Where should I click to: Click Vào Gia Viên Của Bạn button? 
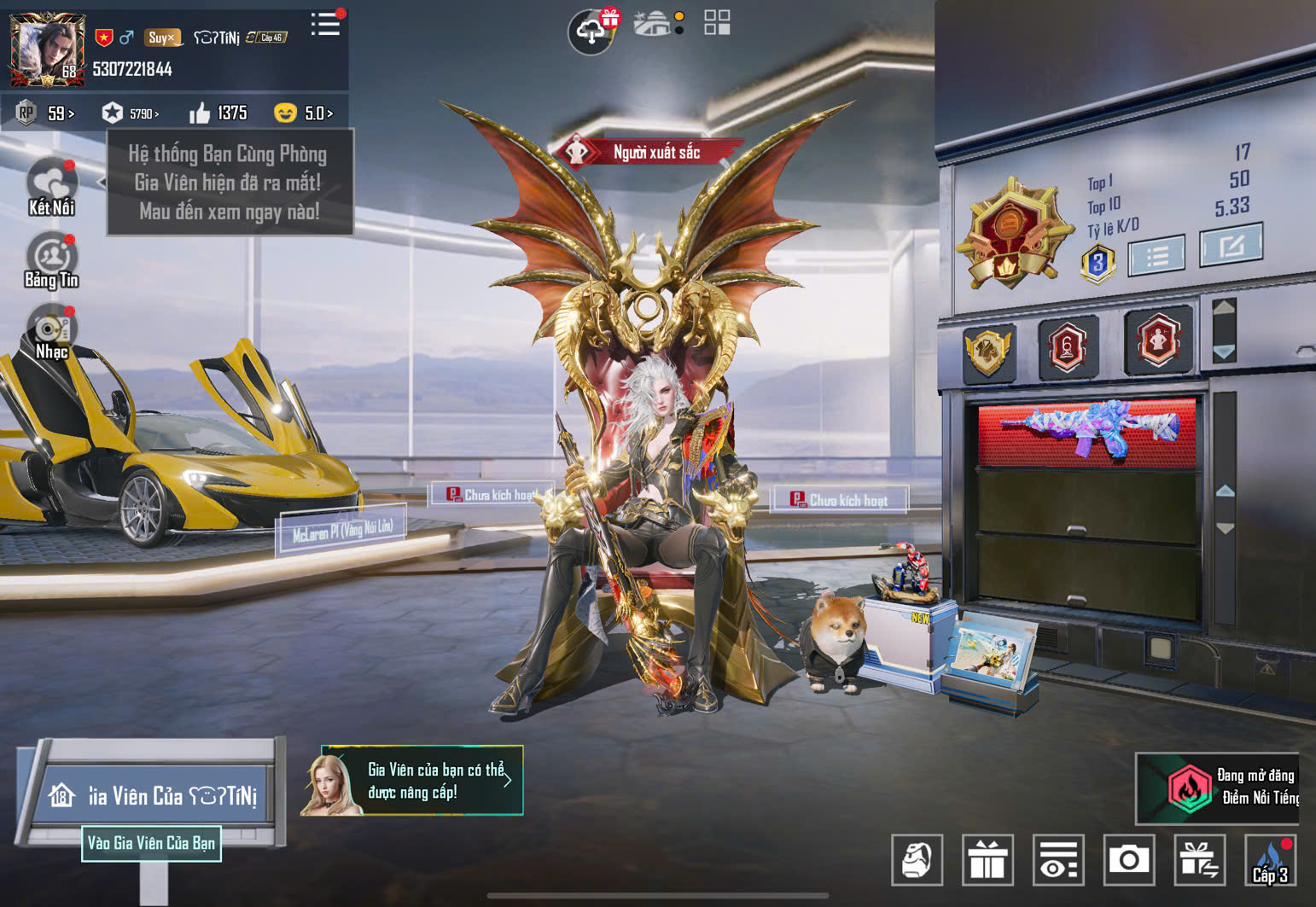[151, 843]
